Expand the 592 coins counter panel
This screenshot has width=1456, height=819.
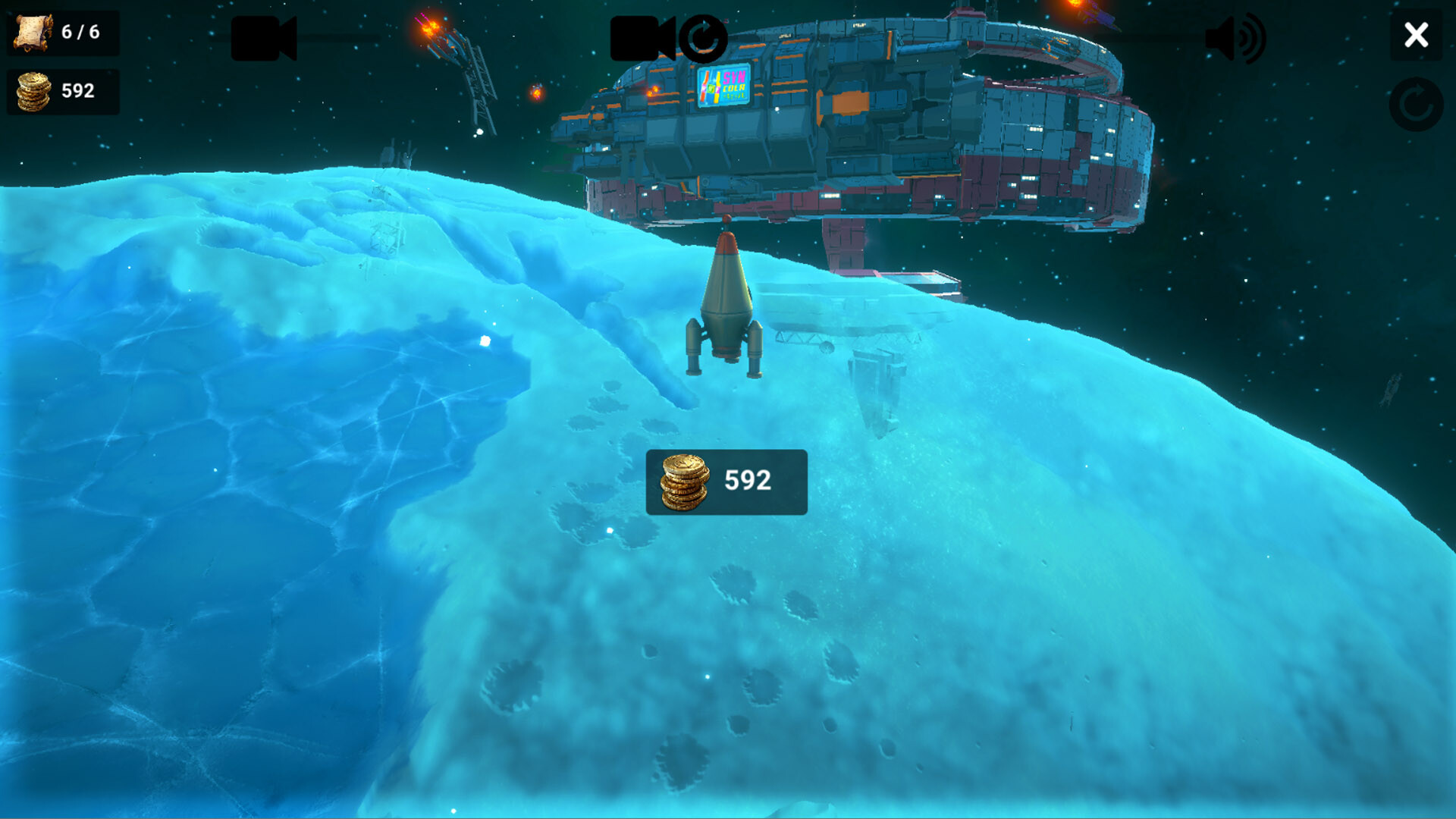[63, 89]
